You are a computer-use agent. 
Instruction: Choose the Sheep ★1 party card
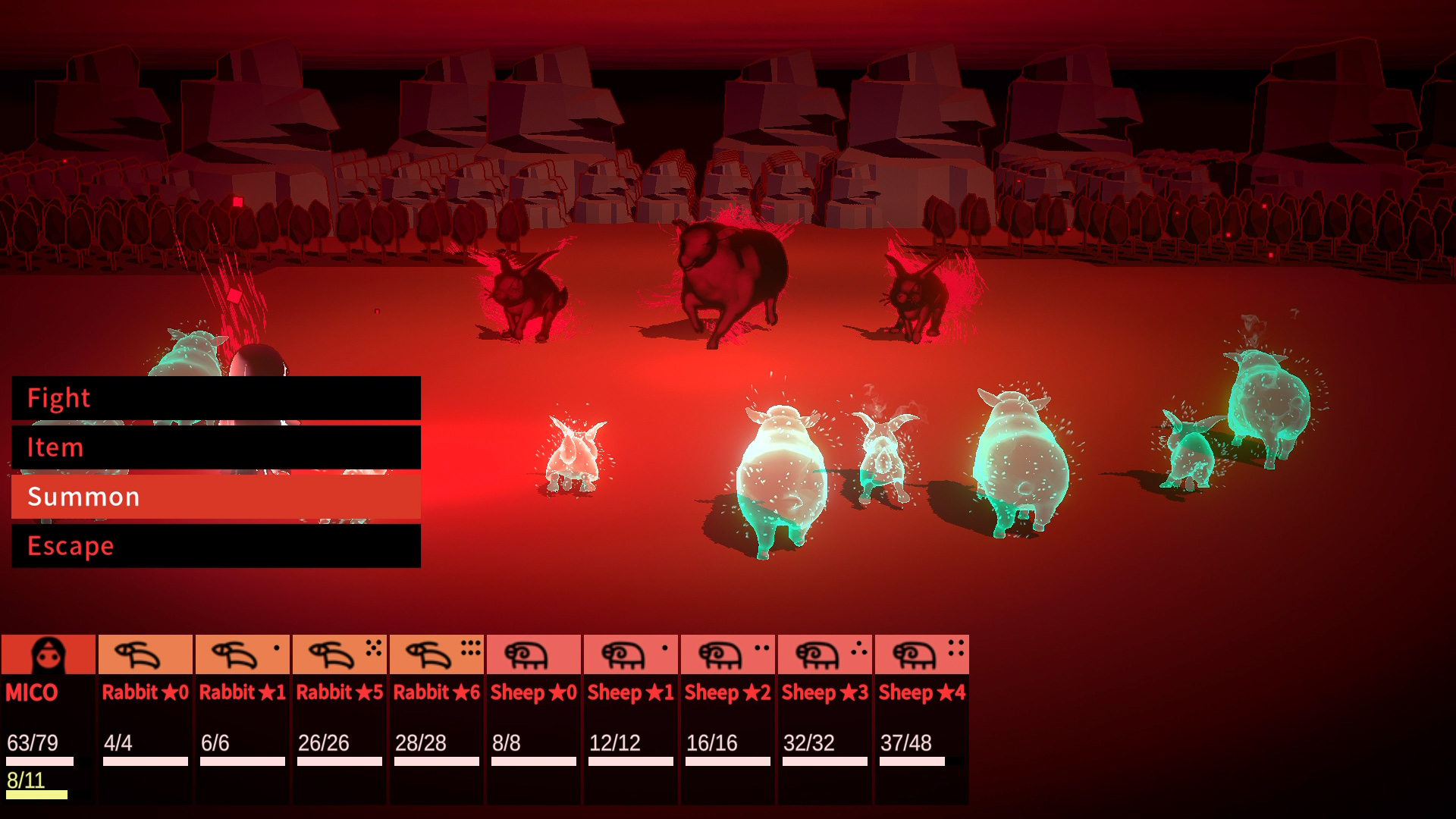(630, 717)
